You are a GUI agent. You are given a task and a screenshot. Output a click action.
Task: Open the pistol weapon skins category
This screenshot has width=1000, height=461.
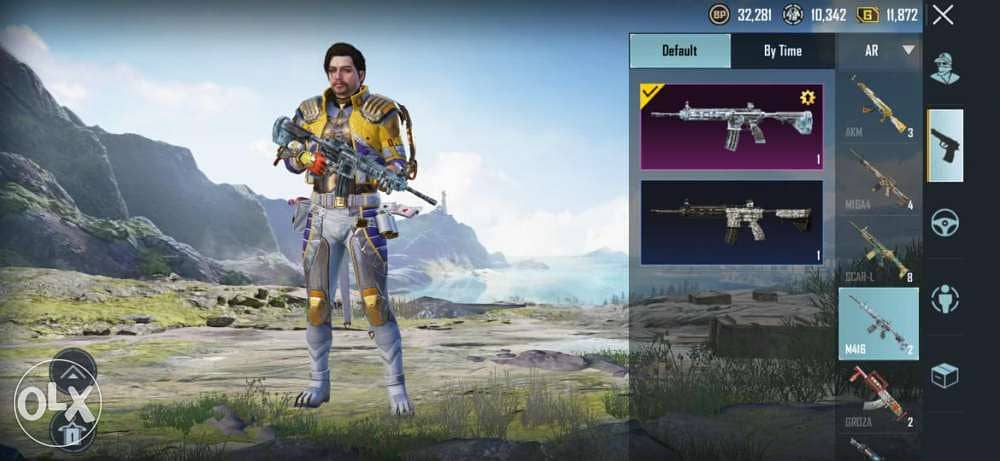tap(945, 145)
